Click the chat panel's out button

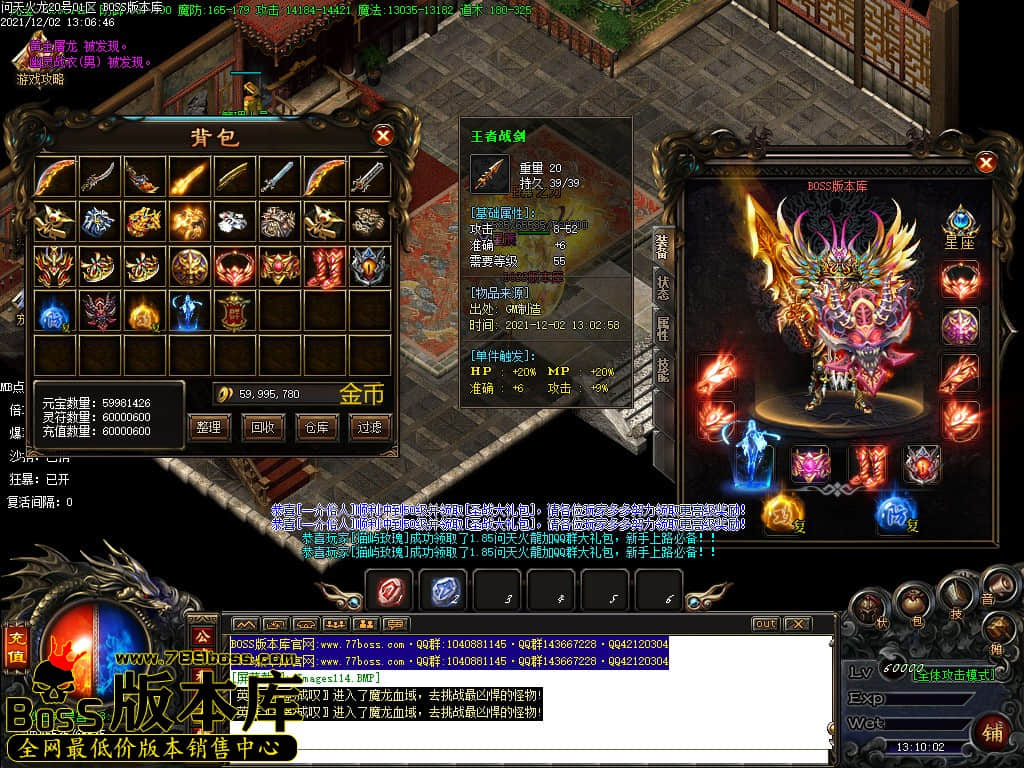coord(765,623)
